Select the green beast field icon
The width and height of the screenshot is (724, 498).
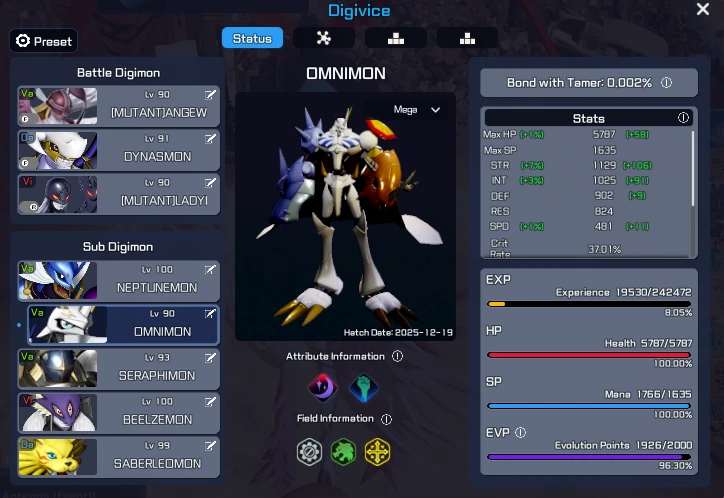click(343, 453)
